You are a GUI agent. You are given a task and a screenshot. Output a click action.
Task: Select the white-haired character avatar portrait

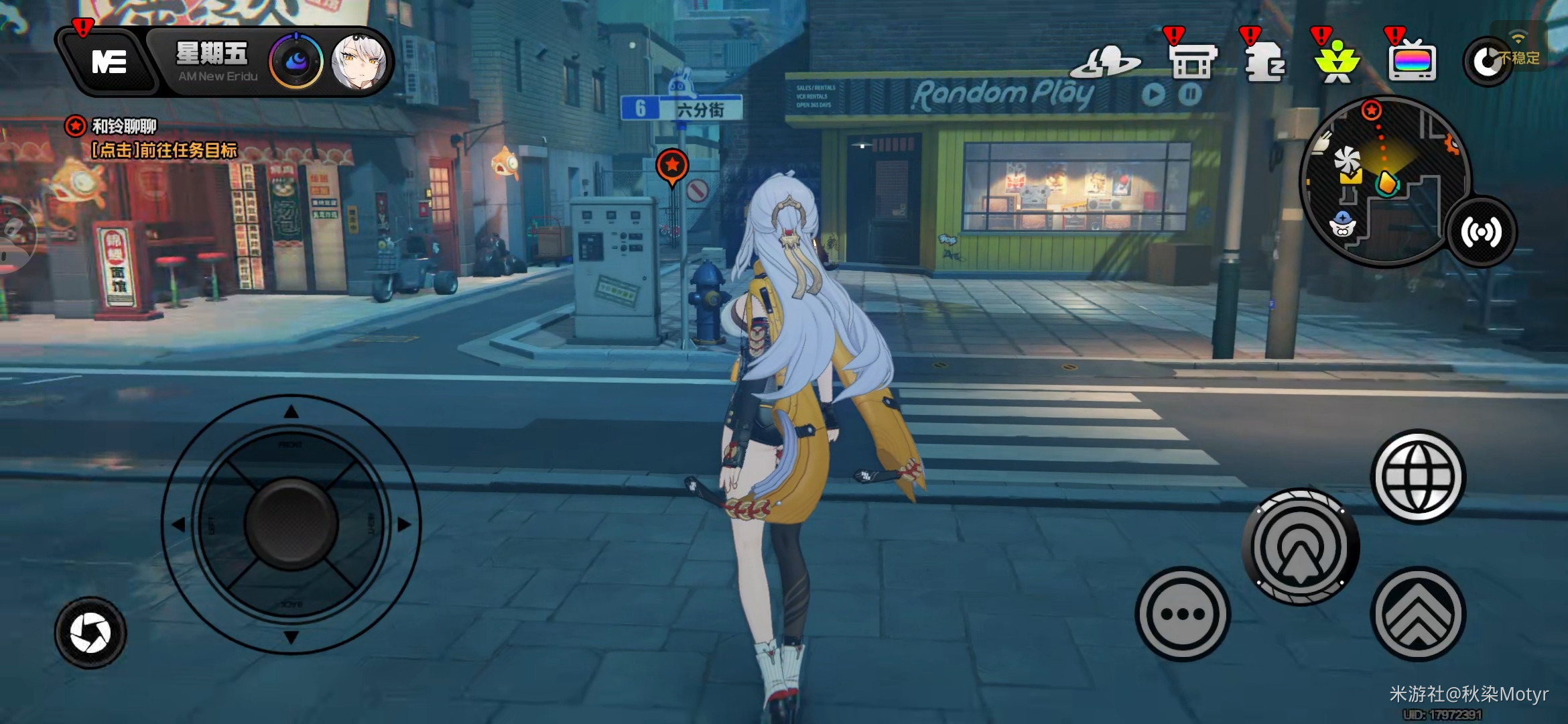pos(359,62)
